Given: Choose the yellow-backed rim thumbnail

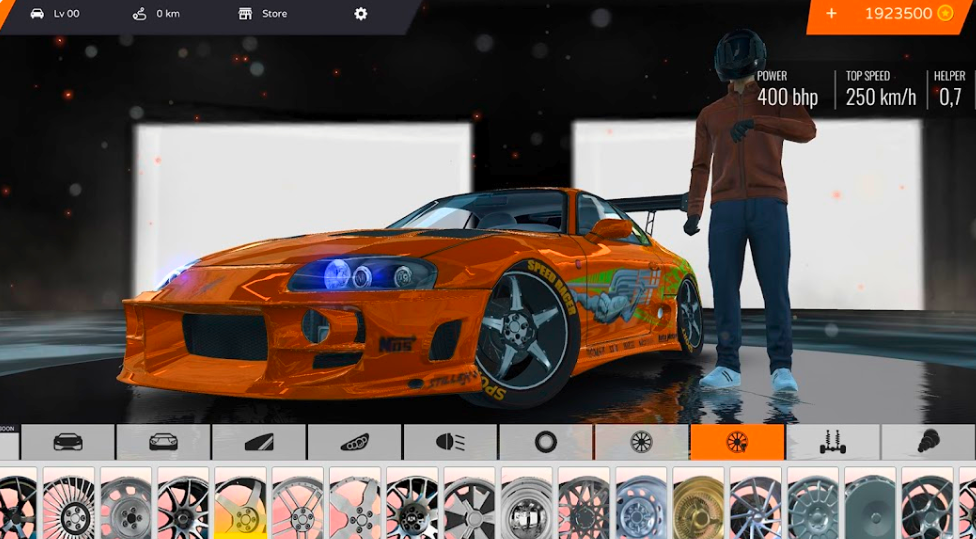Looking at the screenshot, I should [x=240, y=505].
